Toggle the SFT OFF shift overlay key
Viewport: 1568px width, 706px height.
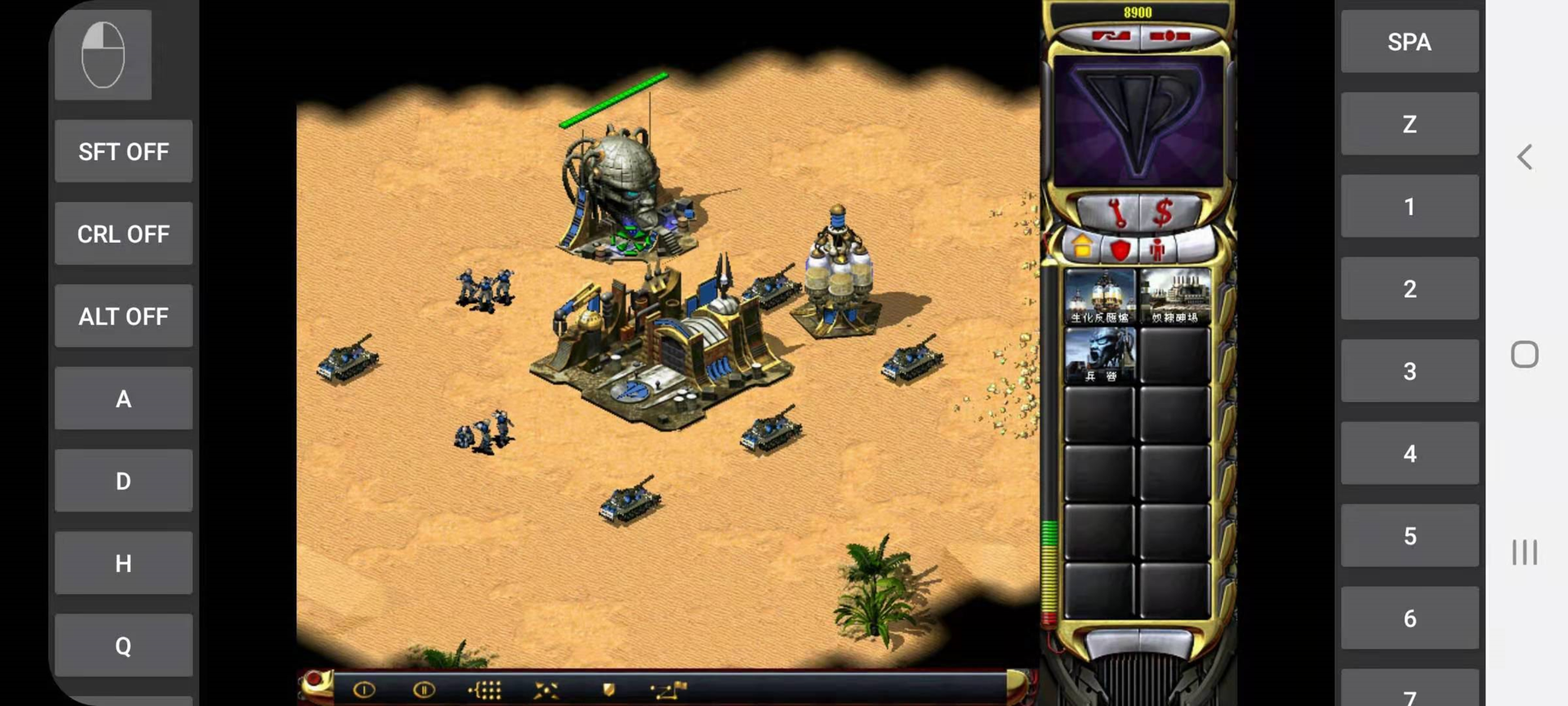(x=123, y=152)
